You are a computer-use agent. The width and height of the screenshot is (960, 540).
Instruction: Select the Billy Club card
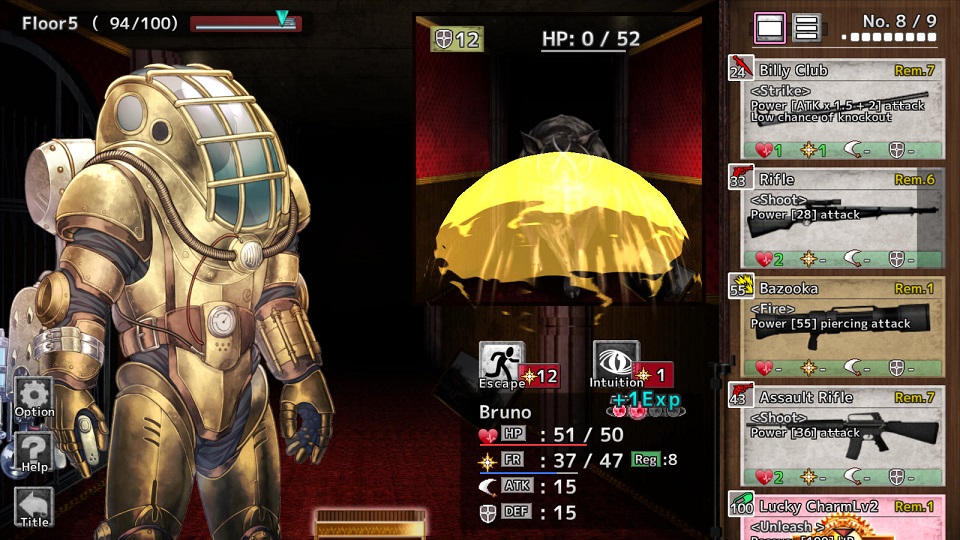pos(838,108)
